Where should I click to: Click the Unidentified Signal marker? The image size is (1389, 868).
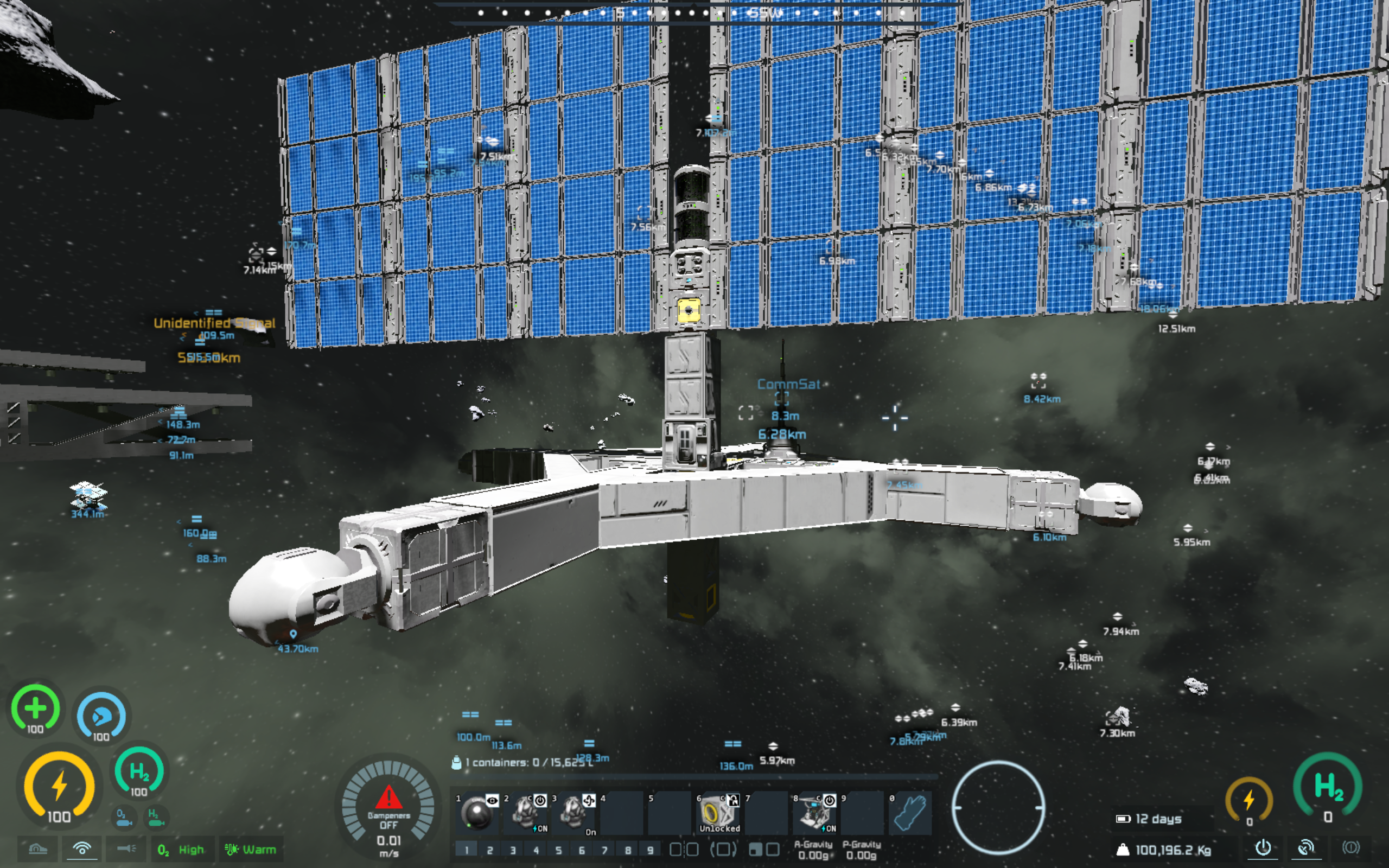(214, 323)
